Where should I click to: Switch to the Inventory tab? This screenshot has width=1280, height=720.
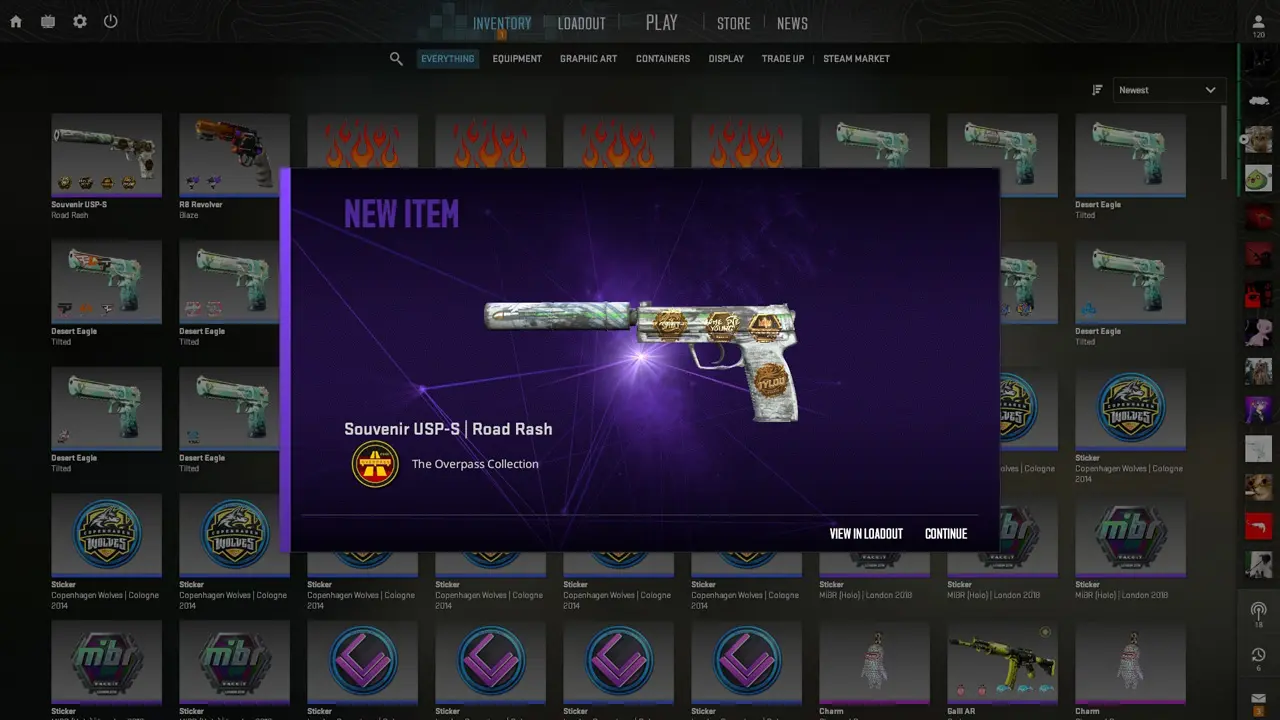pos(502,24)
